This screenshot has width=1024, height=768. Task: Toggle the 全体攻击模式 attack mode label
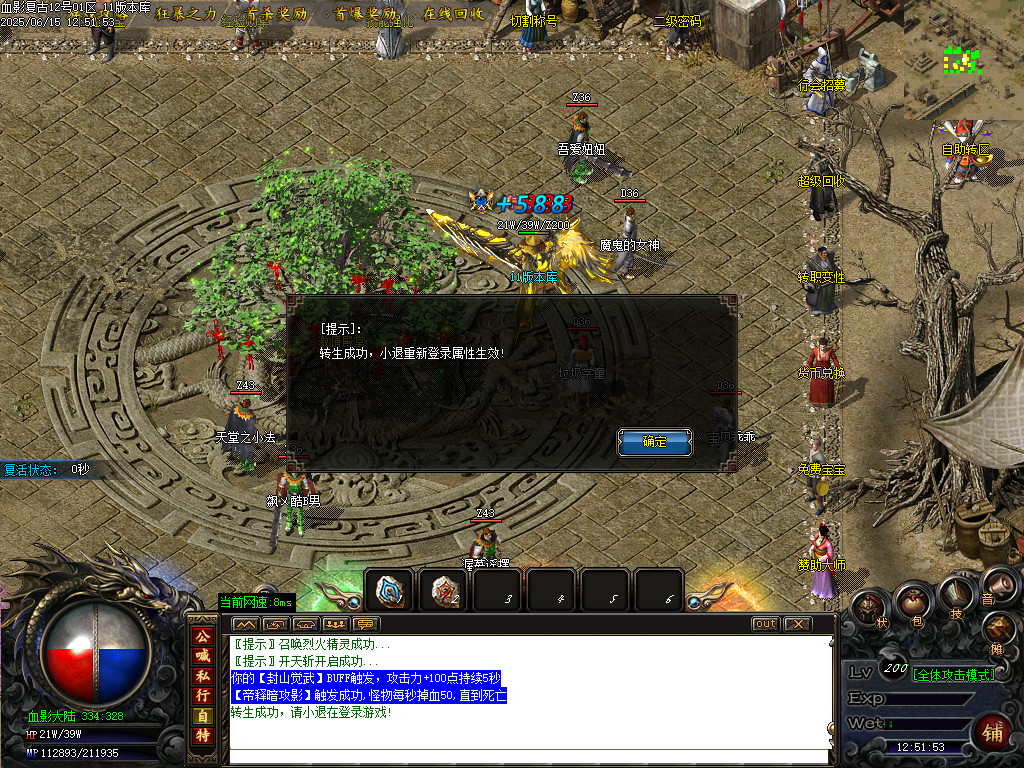pyautogui.click(x=953, y=675)
